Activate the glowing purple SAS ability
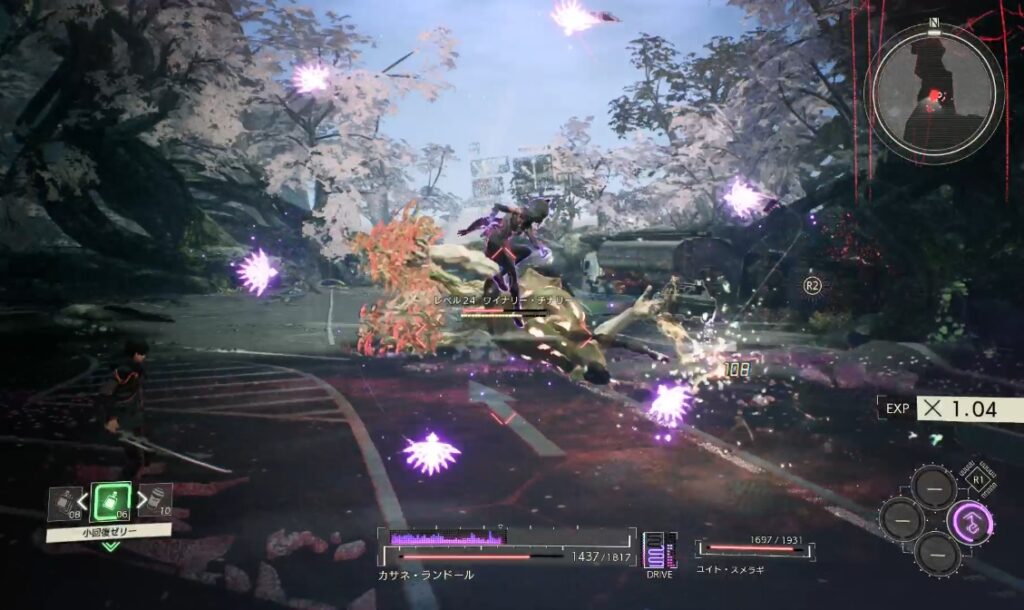 click(x=969, y=520)
